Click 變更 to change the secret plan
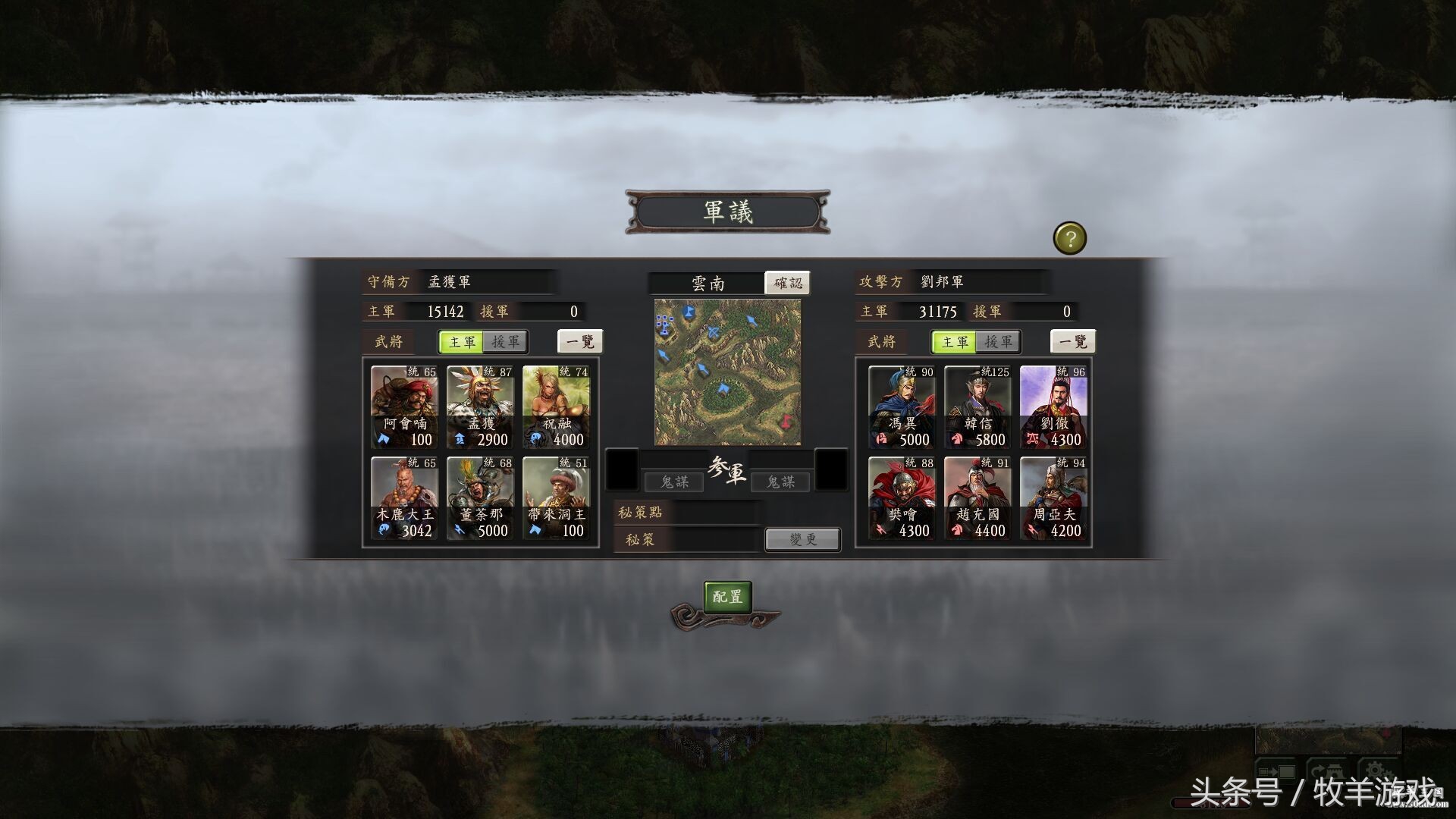Viewport: 1456px width, 819px height. coord(802,539)
